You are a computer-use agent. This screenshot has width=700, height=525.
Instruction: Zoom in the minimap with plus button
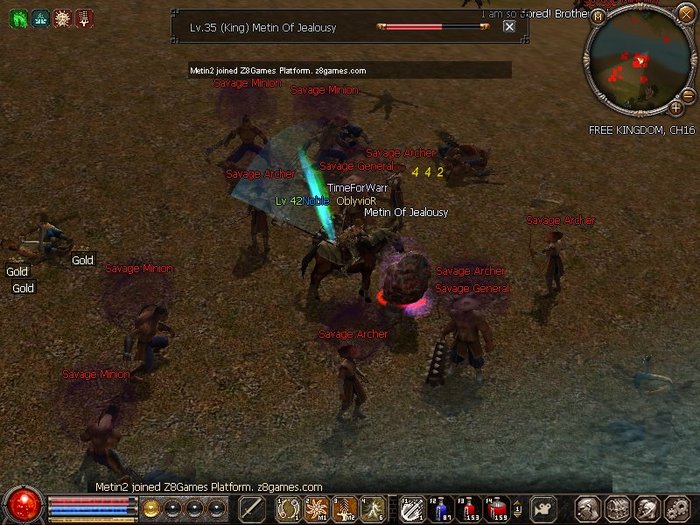click(x=676, y=107)
